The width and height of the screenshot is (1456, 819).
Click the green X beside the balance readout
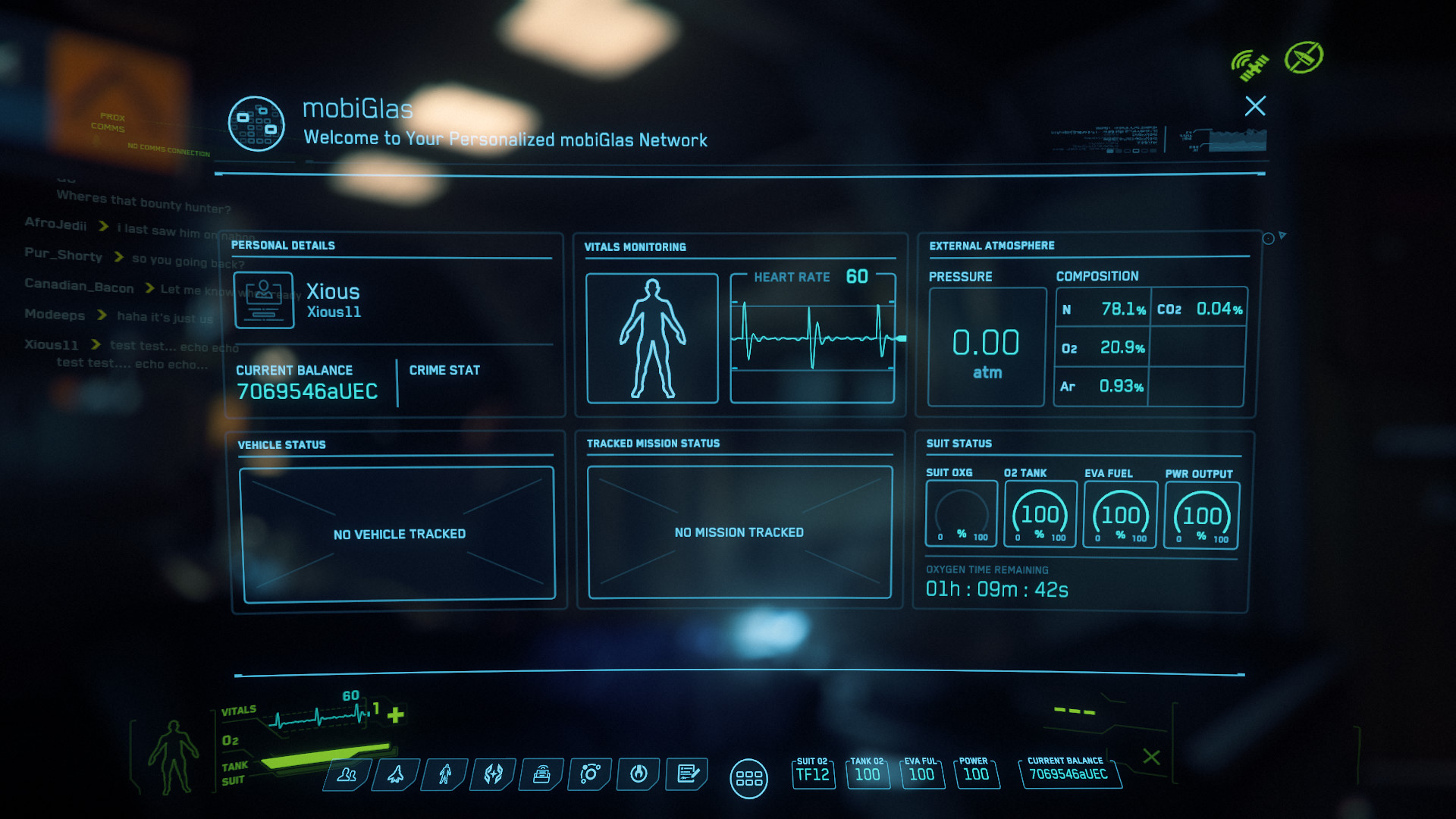tap(1151, 757)
